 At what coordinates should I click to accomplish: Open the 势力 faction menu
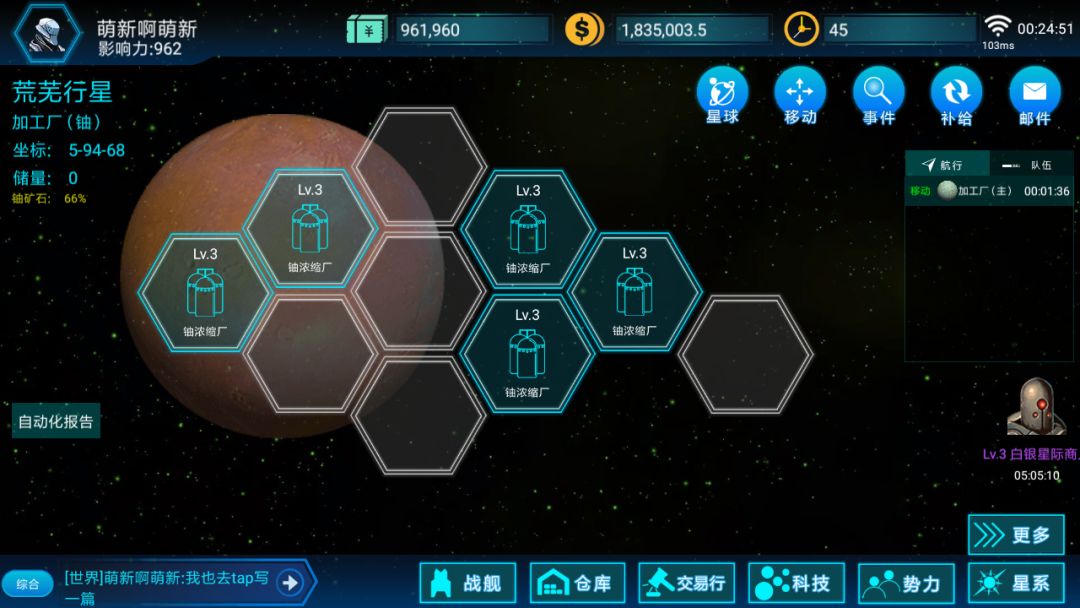click(x=906, y=583)
